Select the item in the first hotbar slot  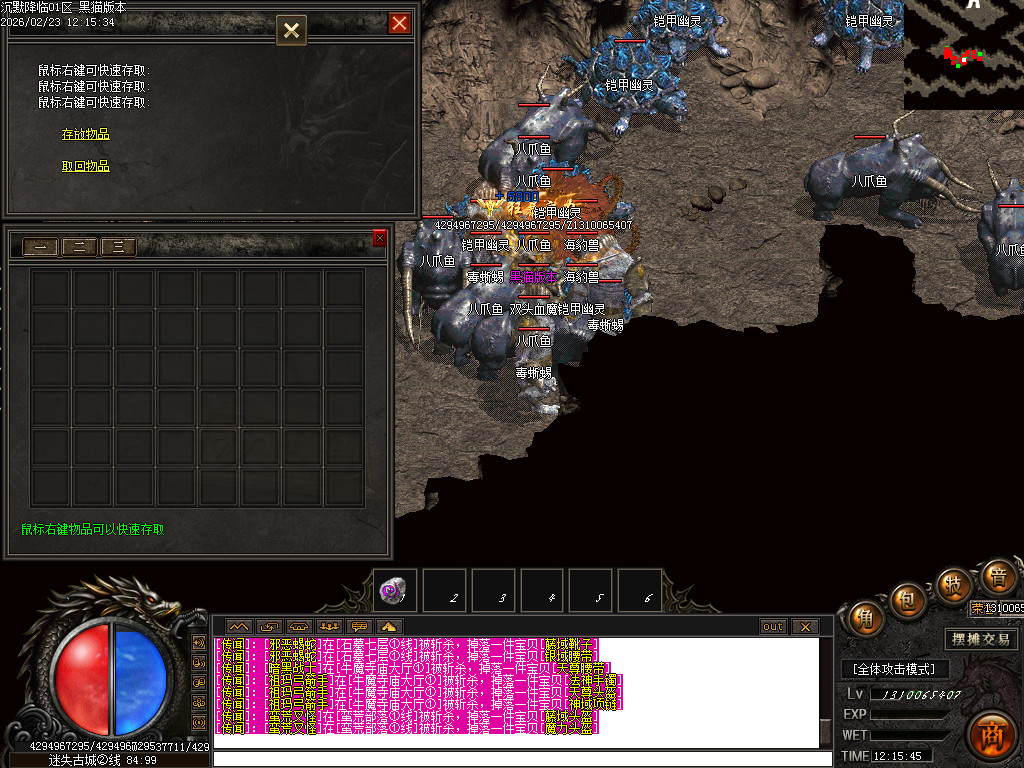(x=393, y=590)
